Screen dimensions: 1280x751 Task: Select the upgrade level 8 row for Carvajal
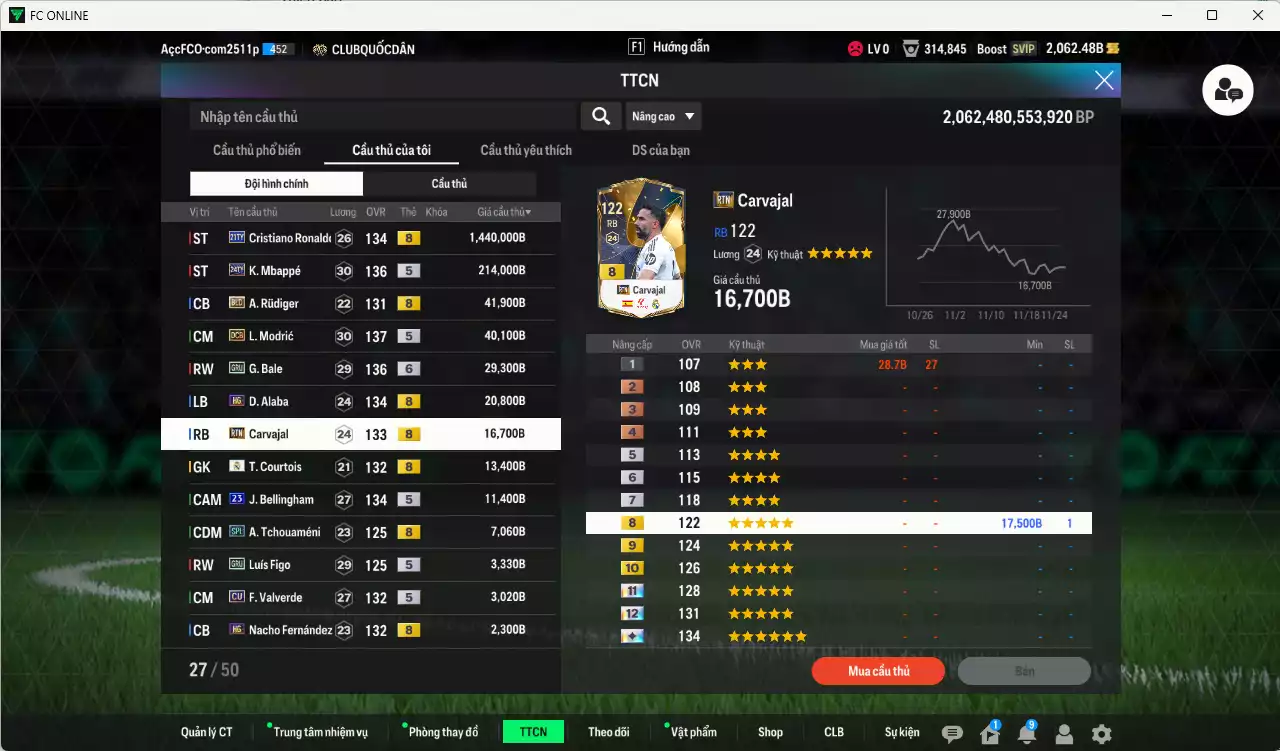point(830,522)
